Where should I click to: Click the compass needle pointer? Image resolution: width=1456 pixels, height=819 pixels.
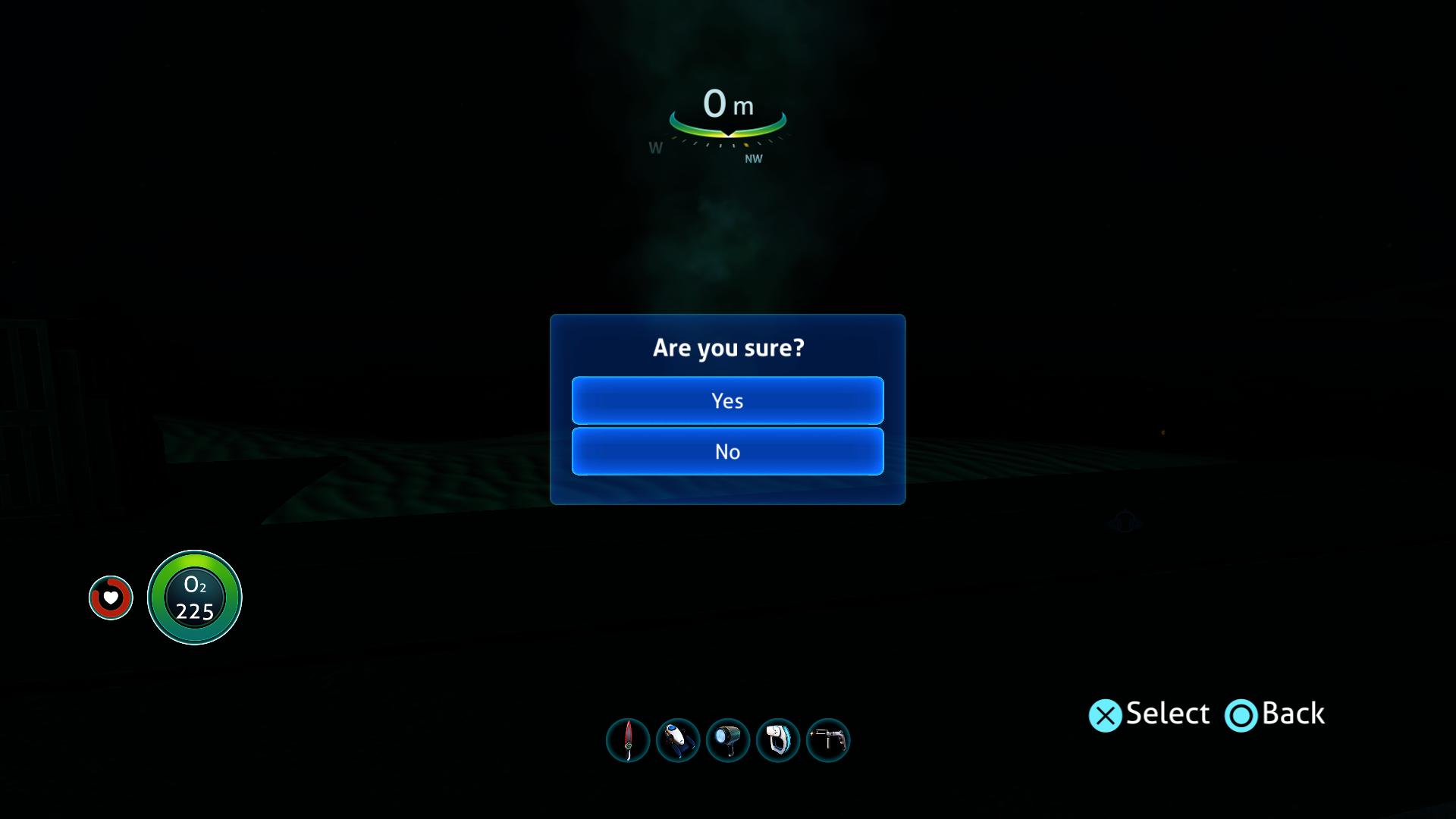727,136
